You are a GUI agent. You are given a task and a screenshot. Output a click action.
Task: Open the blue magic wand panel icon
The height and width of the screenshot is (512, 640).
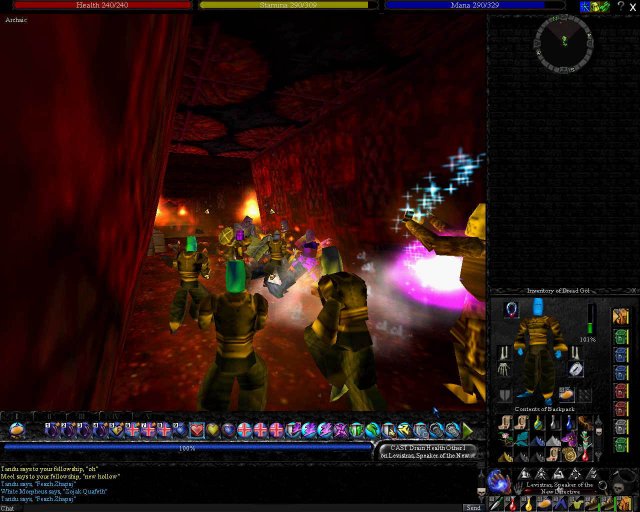(x=584, y=6)
